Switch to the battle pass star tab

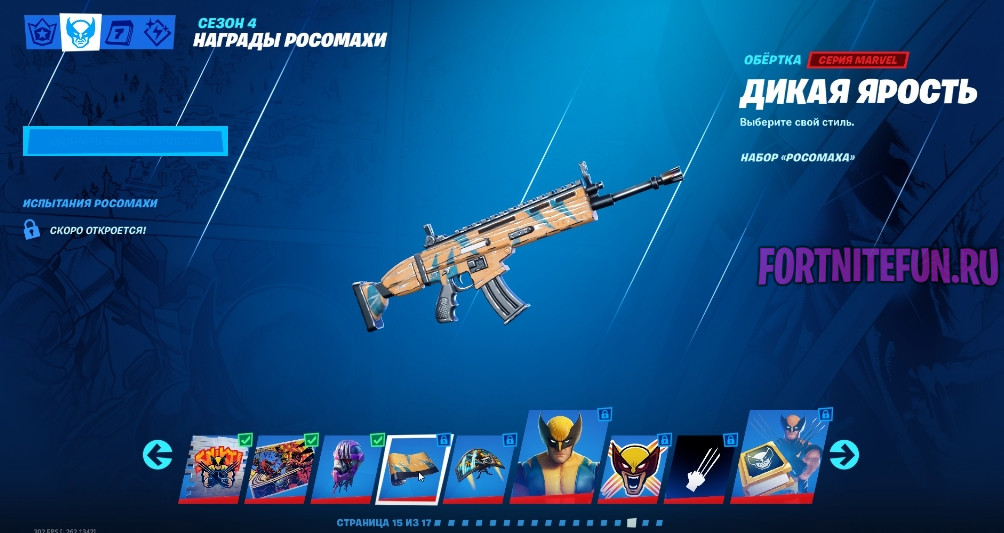click(41, 33)
